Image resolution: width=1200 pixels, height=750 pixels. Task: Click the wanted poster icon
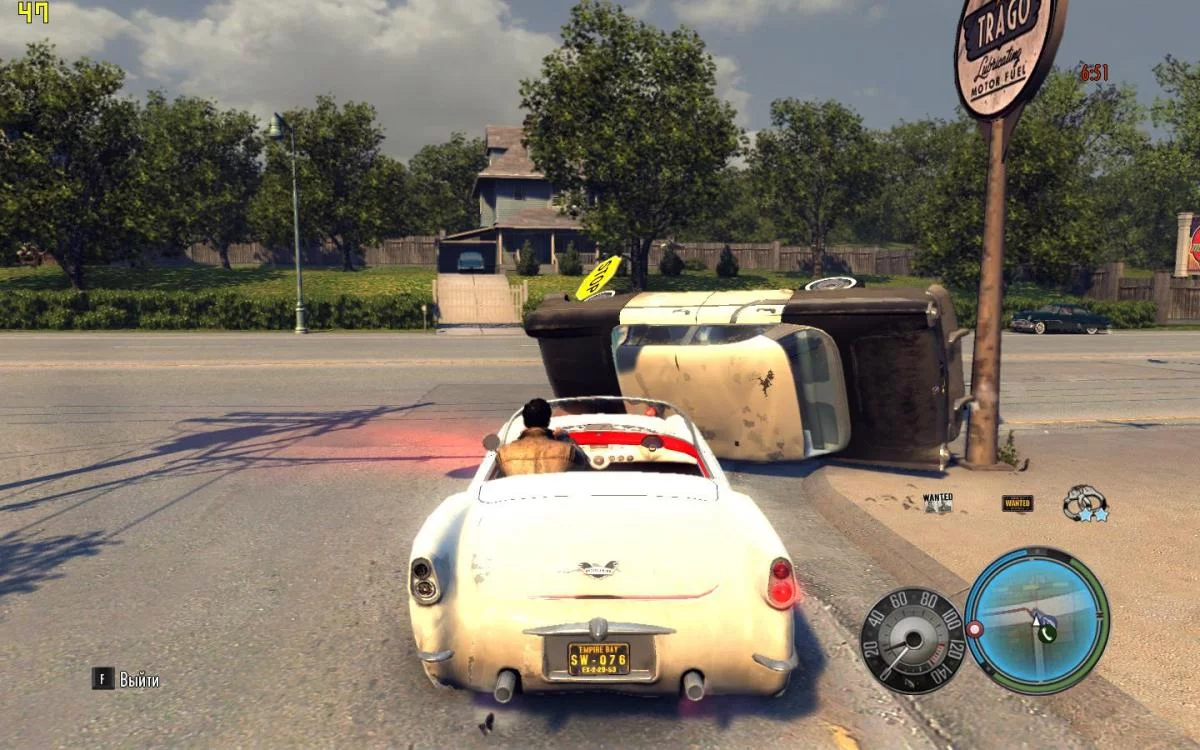[937, 502]
